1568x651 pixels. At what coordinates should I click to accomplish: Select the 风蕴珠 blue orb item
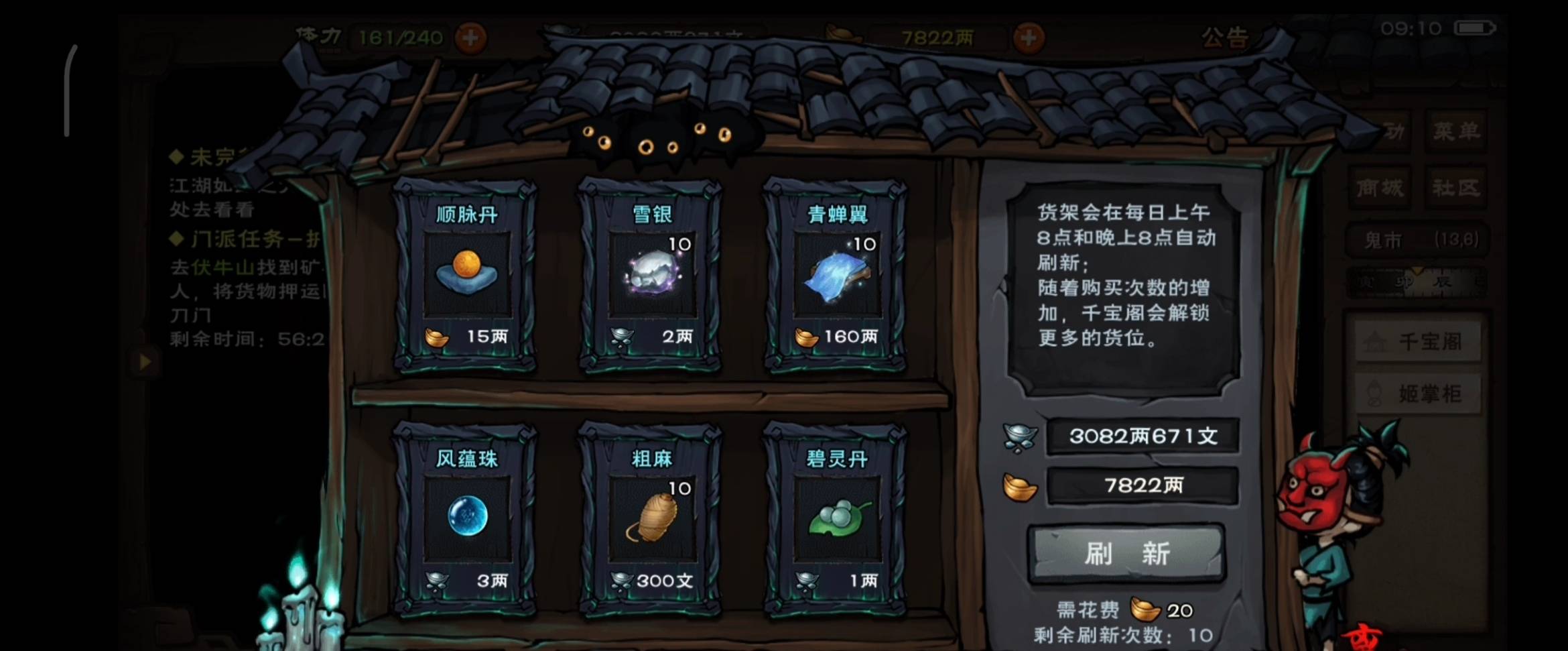coord(467,518)
